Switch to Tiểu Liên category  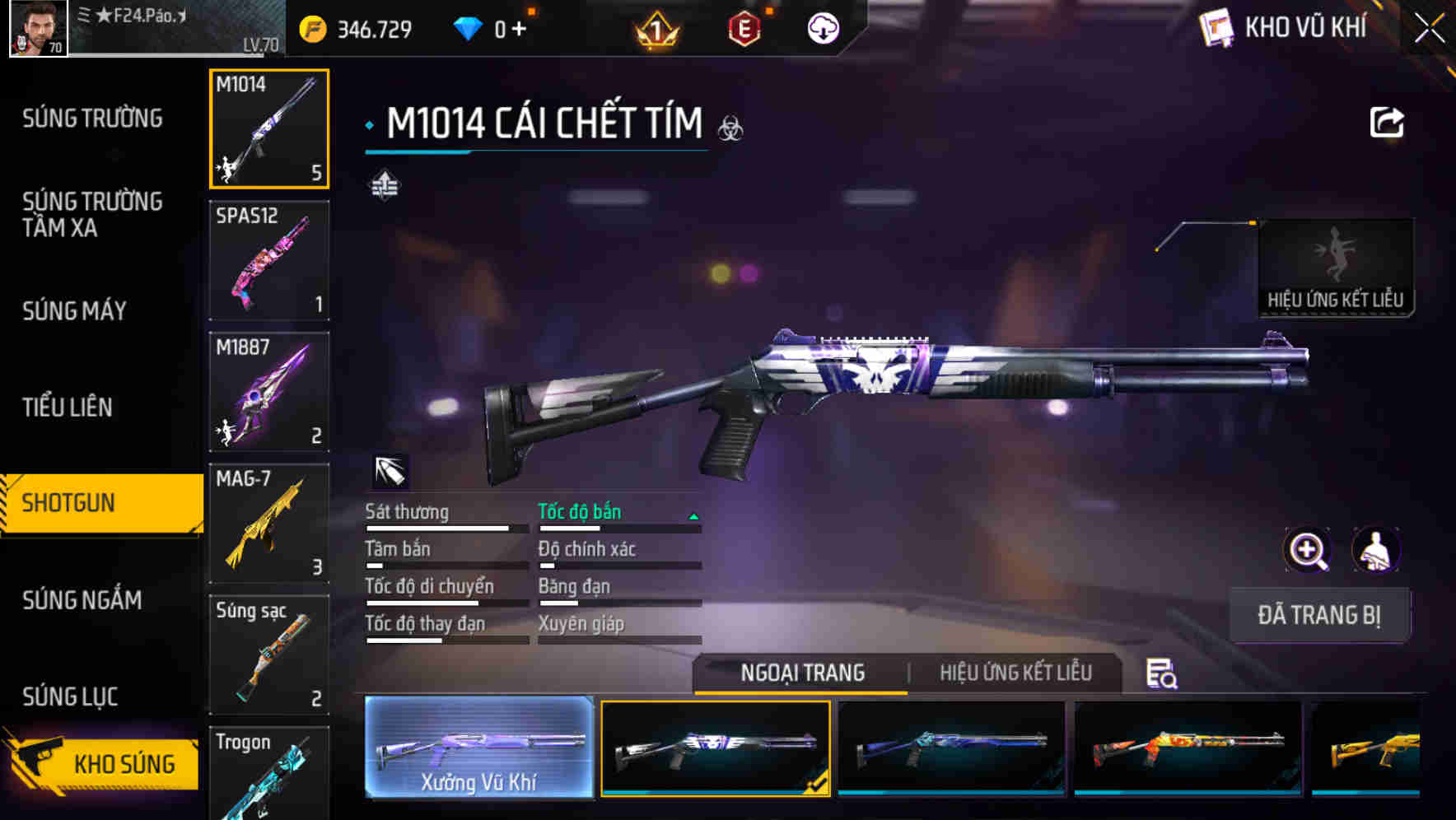[x=67, y=407]
